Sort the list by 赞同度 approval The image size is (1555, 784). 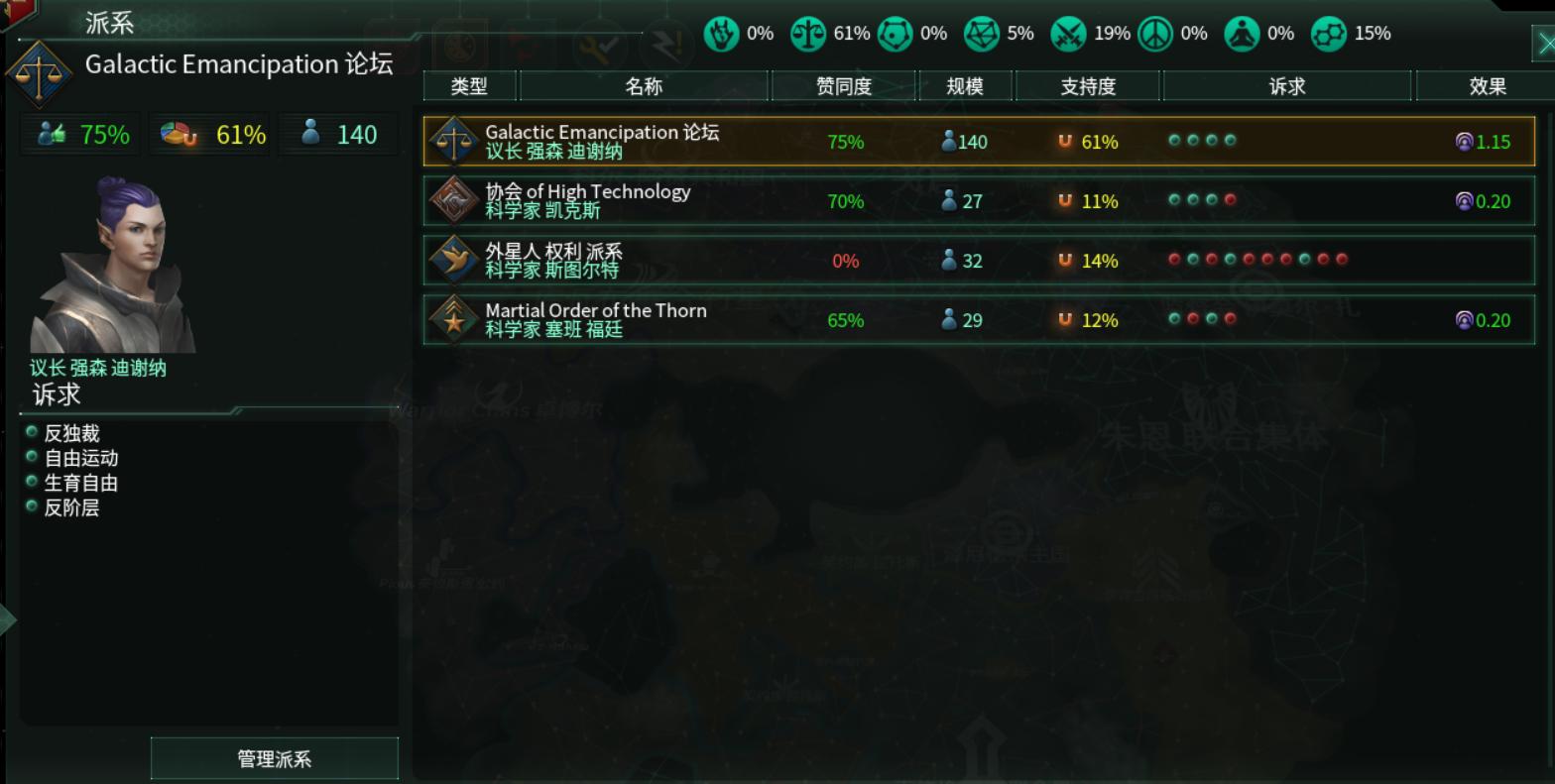coord(843,86)
